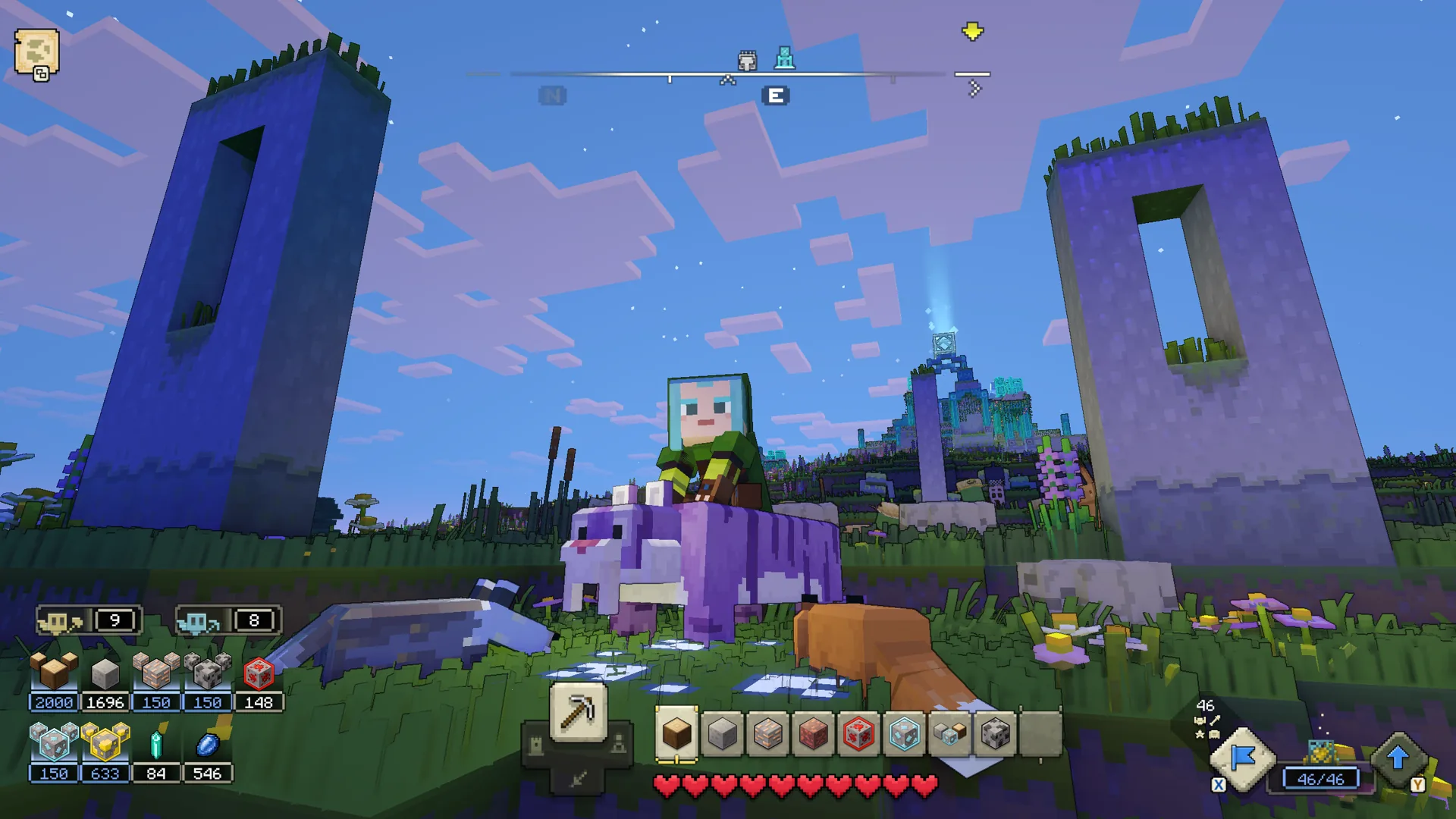Open the world map in the top-left corner
The width and height of the screenshot is (1456, 819).
tap(36, 49)
